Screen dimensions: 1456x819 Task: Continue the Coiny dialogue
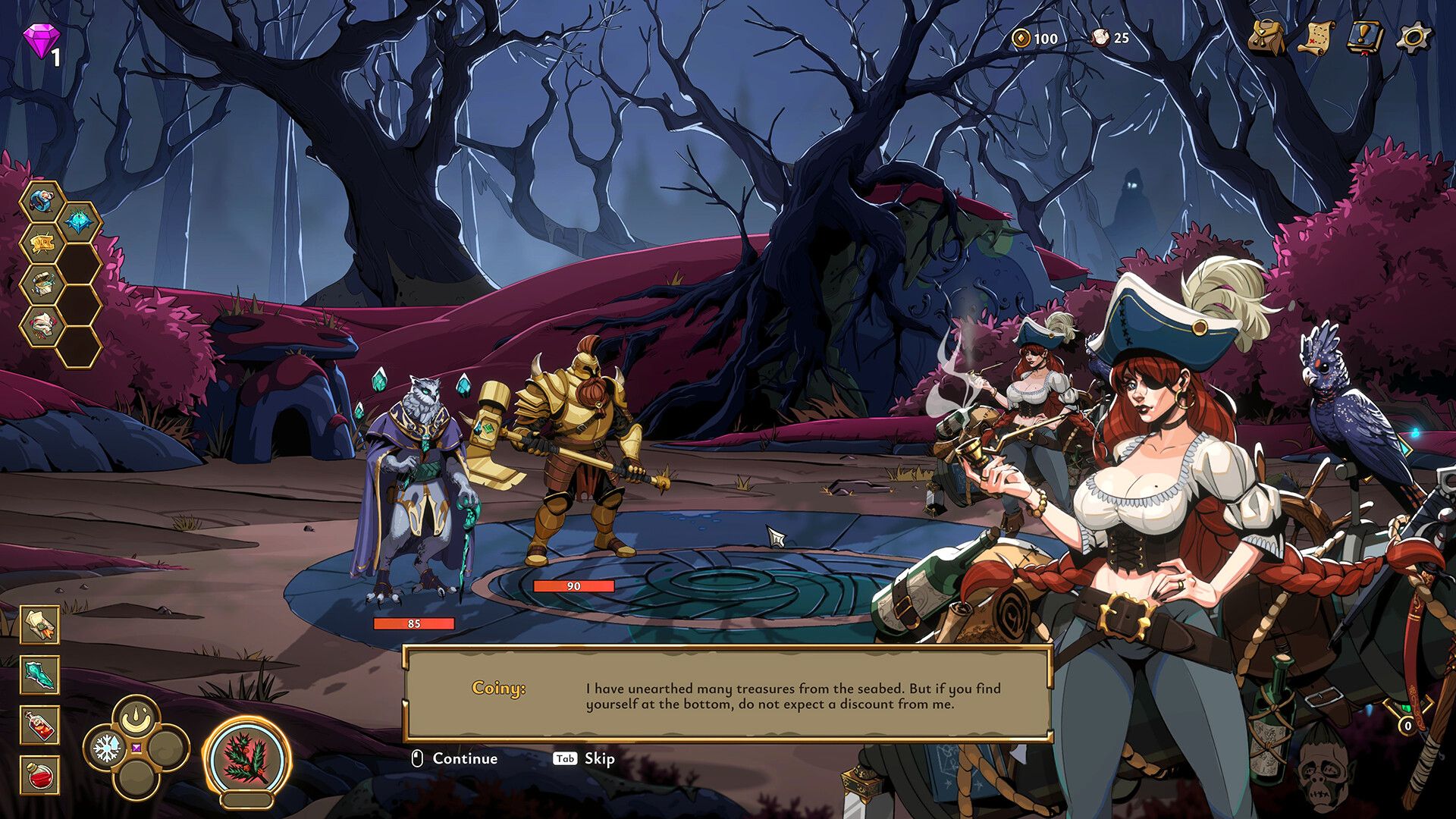point(455,758)
